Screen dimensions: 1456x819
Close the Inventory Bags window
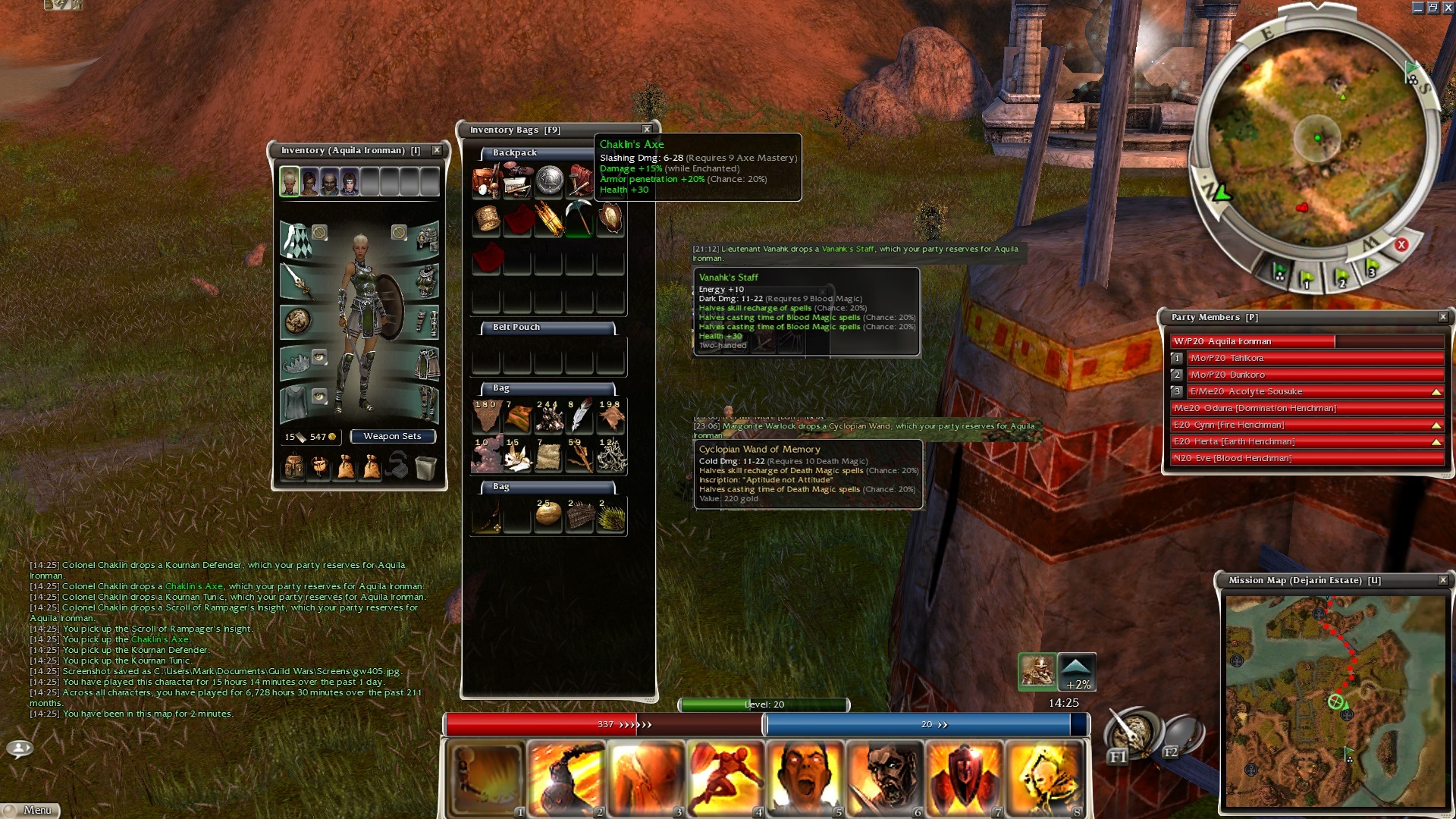click(x=647, y=130)
